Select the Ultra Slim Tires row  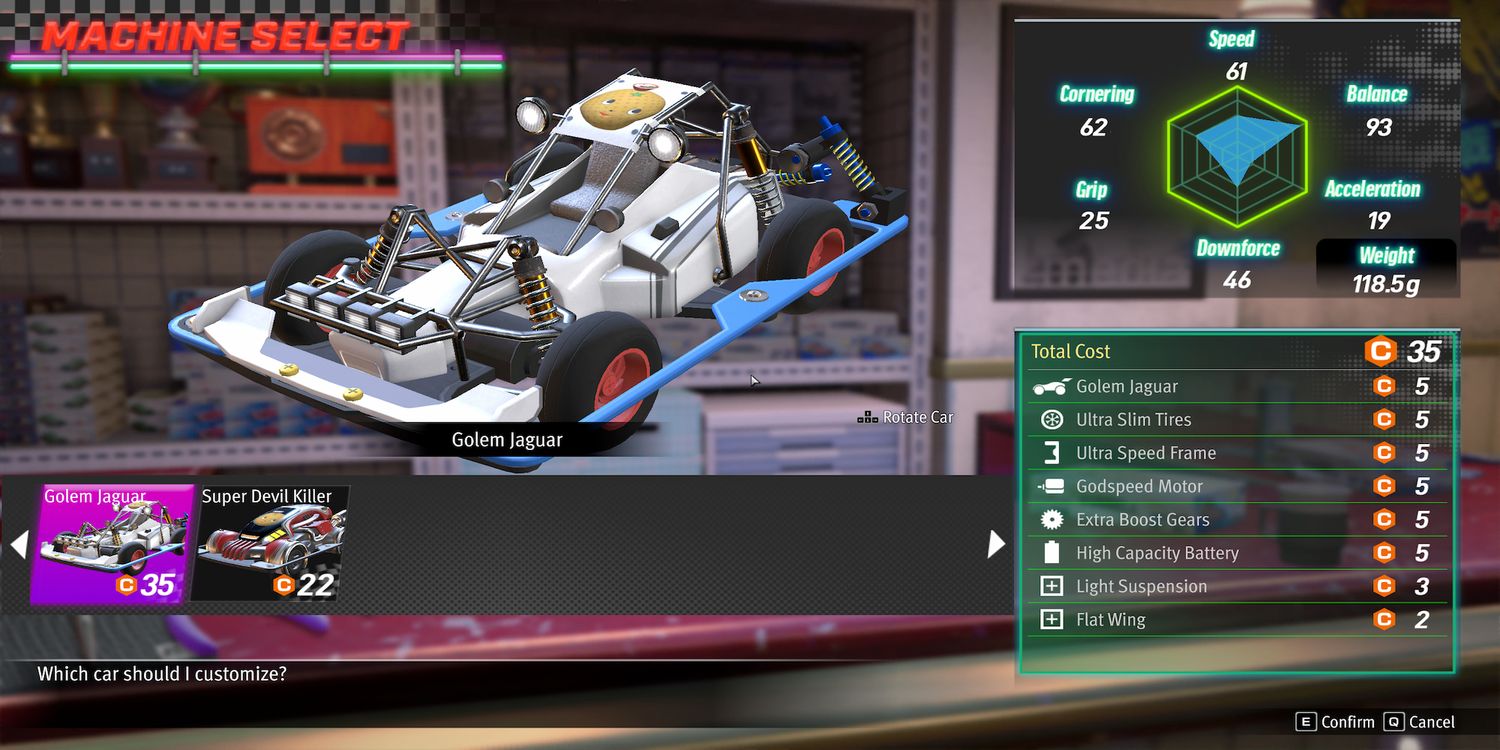point(1235,420)
